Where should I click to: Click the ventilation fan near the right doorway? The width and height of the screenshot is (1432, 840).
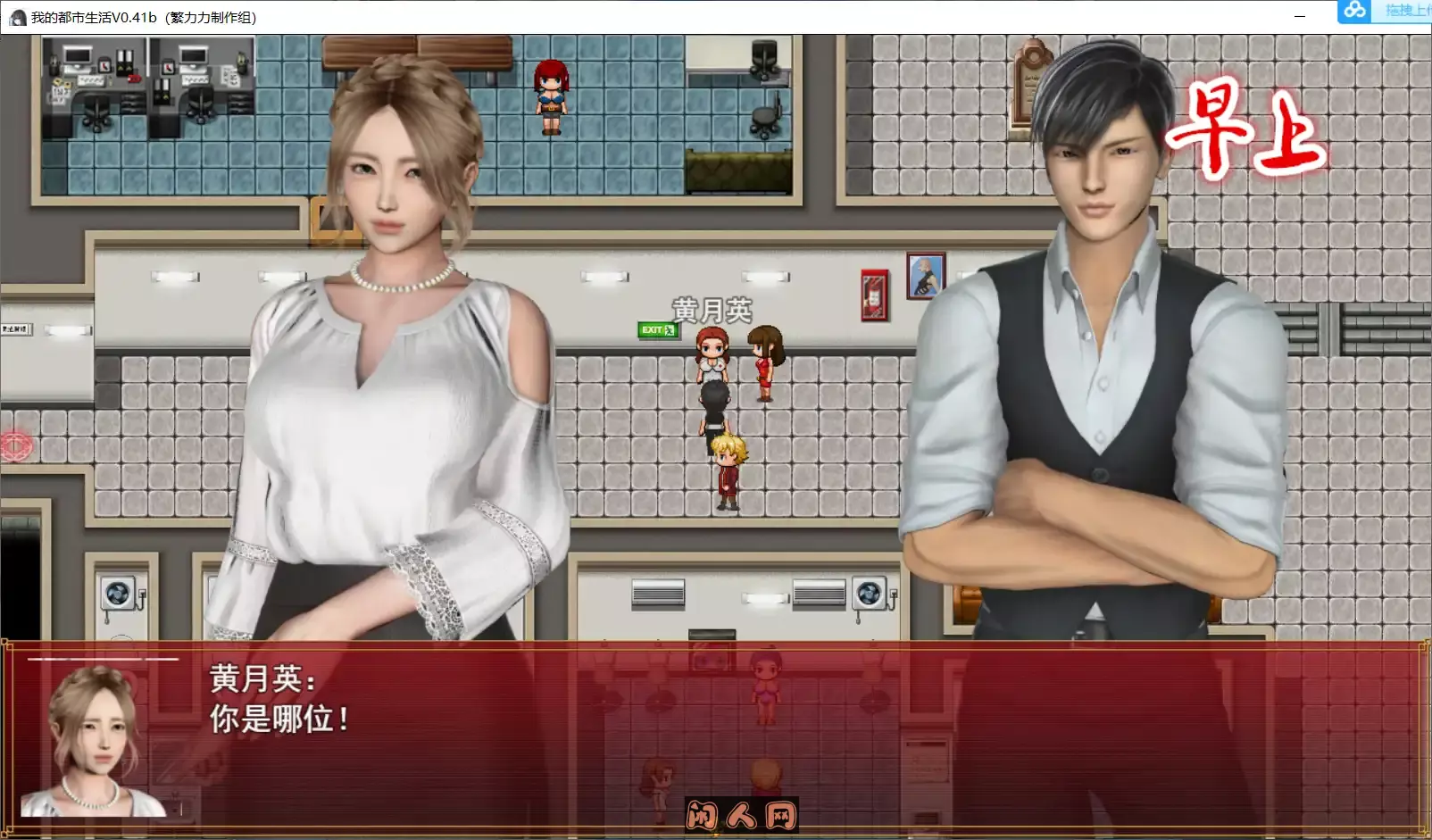click(867, 593)
